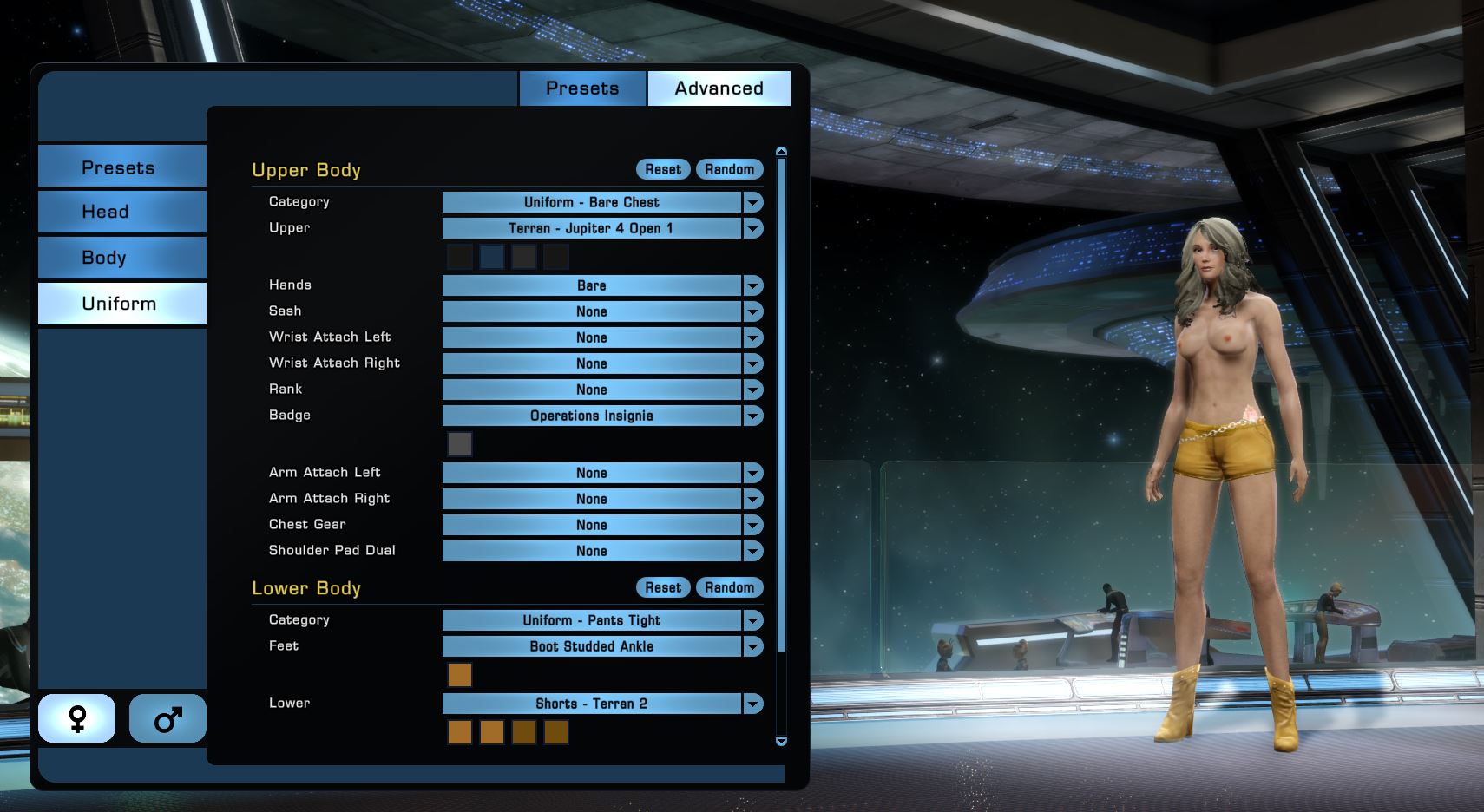Pick the gray Badge color swatch
Screen dimensions: 1484x812
tap(460, 444)
